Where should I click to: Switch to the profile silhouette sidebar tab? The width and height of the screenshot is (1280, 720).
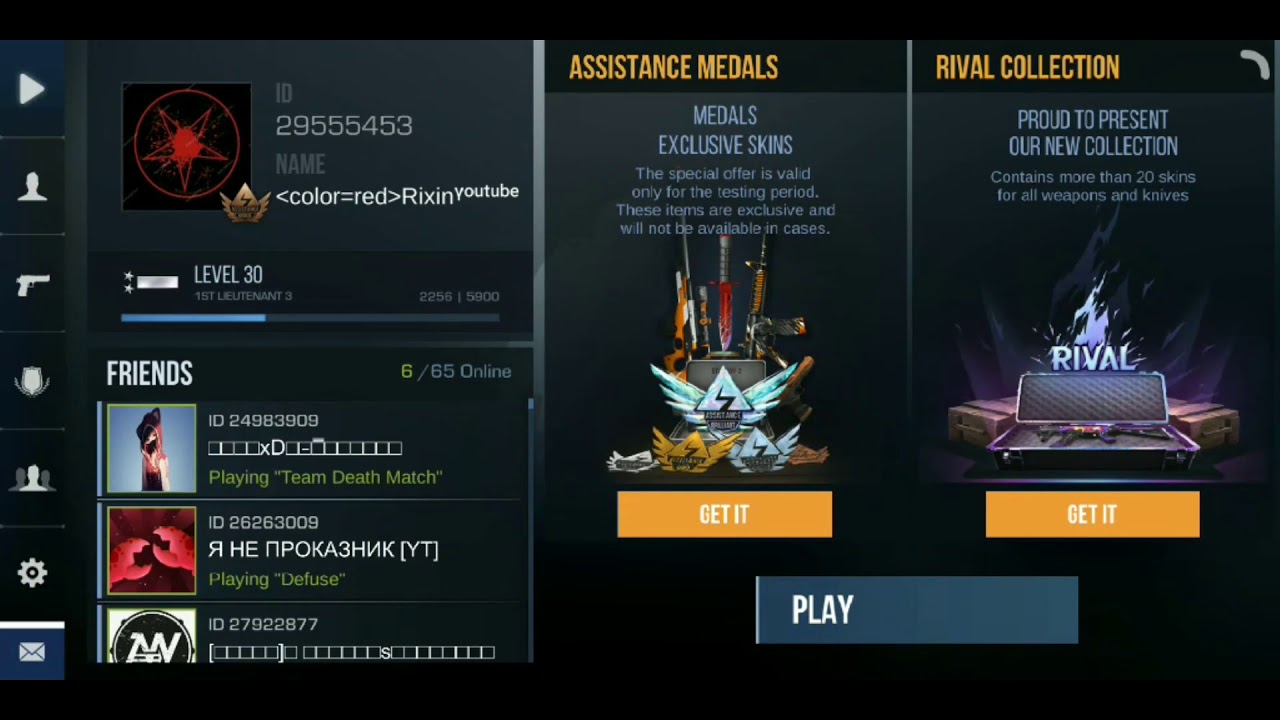32,187
